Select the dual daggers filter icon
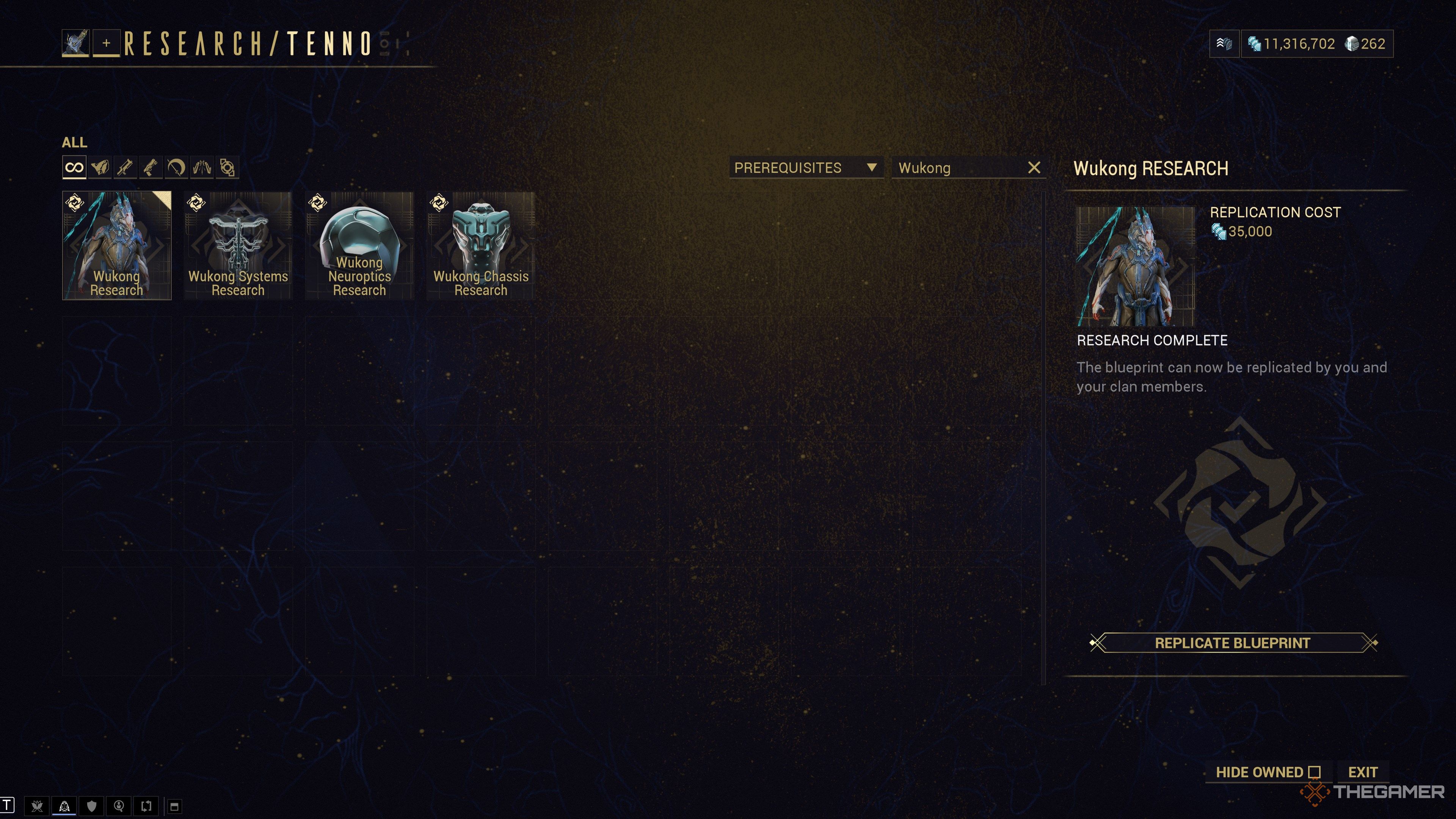The width and height of the screenshot is (1456, 819). tap(201, 167)
